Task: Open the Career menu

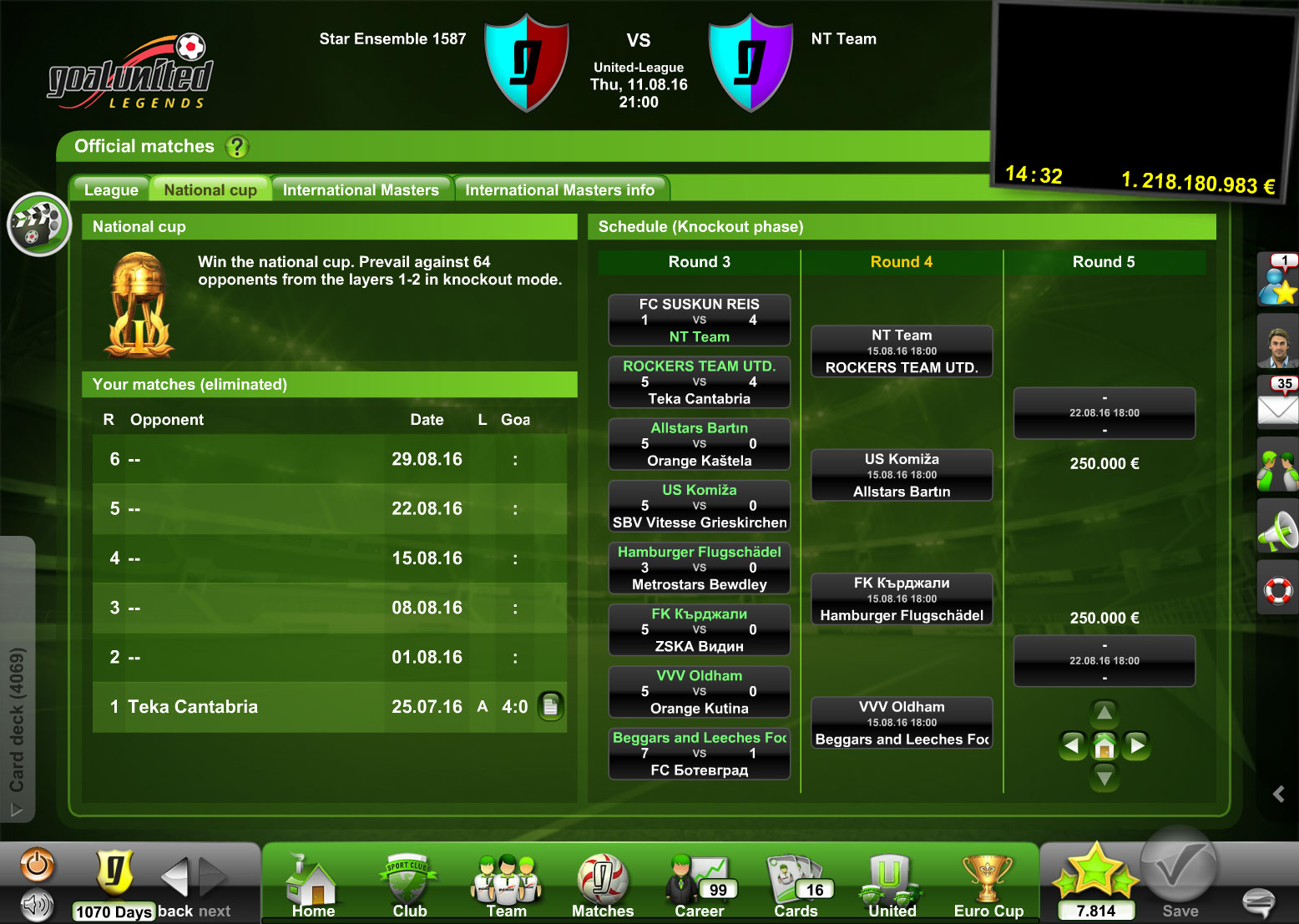Action: coord(699,886)
